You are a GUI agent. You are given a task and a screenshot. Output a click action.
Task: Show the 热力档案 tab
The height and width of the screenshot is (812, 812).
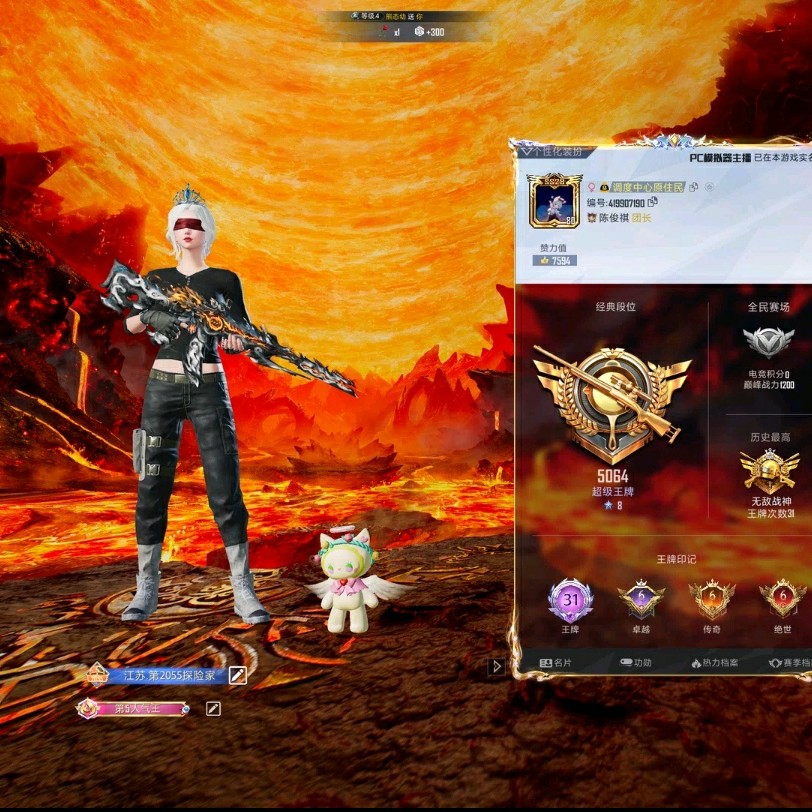714,663
